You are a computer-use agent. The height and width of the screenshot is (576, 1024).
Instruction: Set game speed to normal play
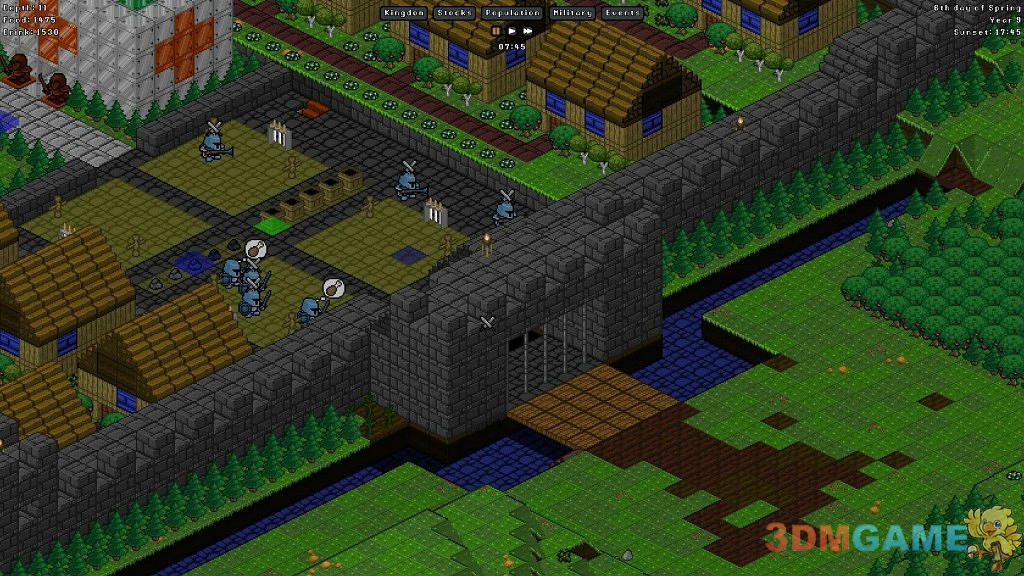[512, 31]
